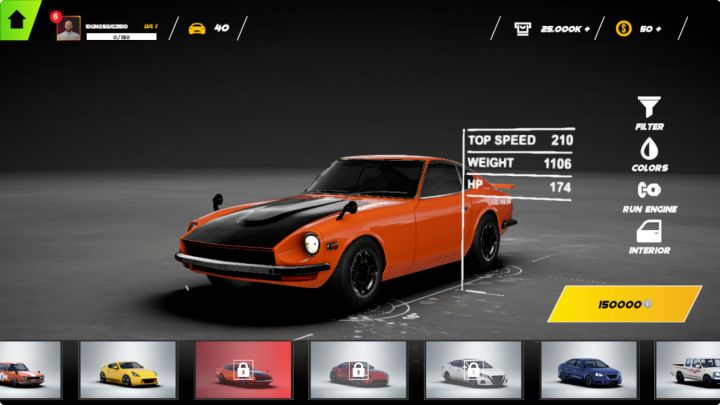Screen dimensions: 720x405
Task: Select the locked car on red background
Action: 243,370
